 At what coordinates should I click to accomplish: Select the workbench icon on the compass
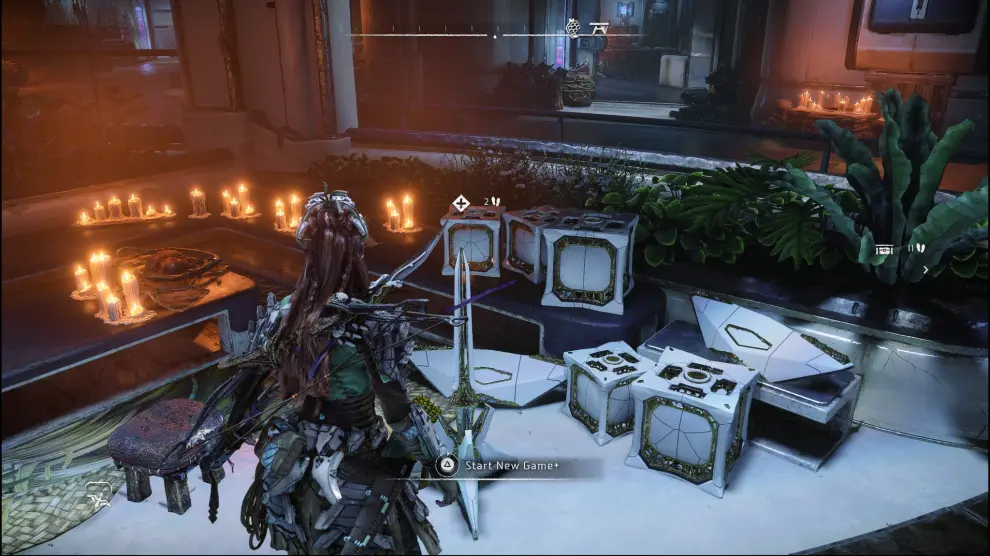[600, 28]
